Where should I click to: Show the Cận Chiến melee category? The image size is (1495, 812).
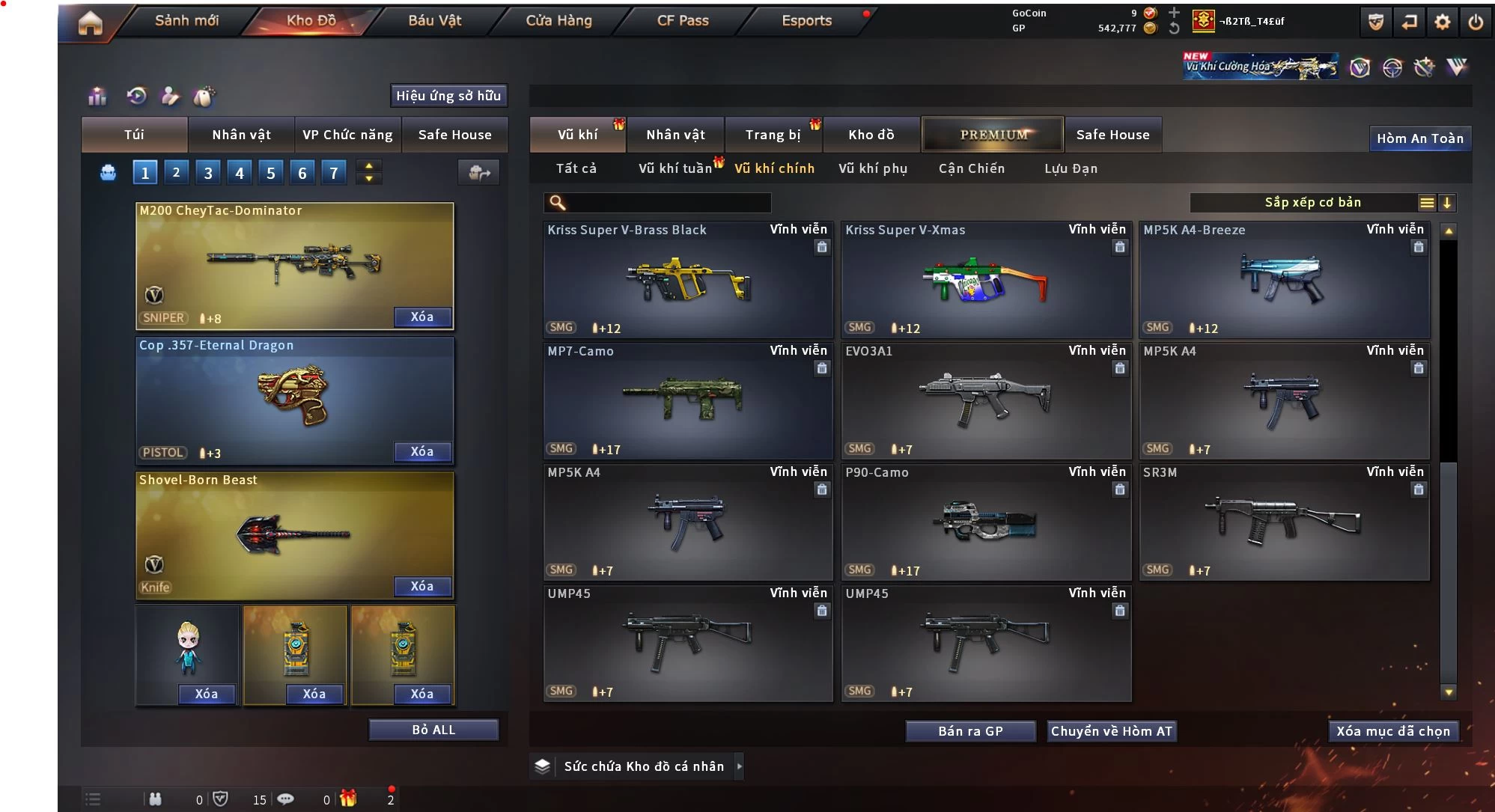pyautogui.click(x=971, y=168)
